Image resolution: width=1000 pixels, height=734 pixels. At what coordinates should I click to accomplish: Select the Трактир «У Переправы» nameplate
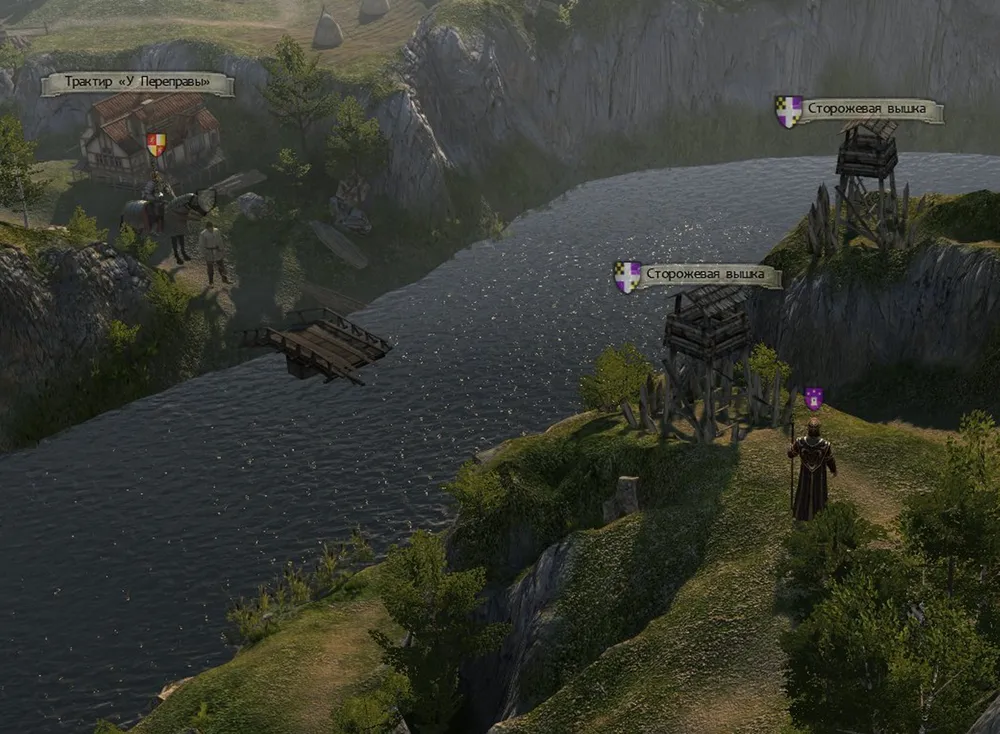(137, 84)
